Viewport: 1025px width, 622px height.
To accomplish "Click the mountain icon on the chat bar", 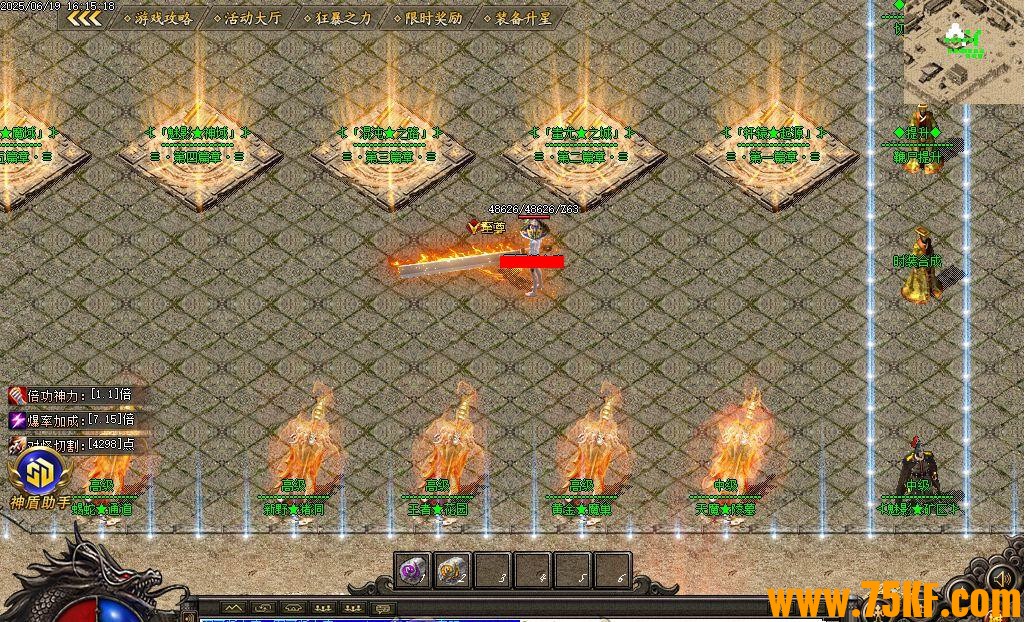I will [233, 607].
